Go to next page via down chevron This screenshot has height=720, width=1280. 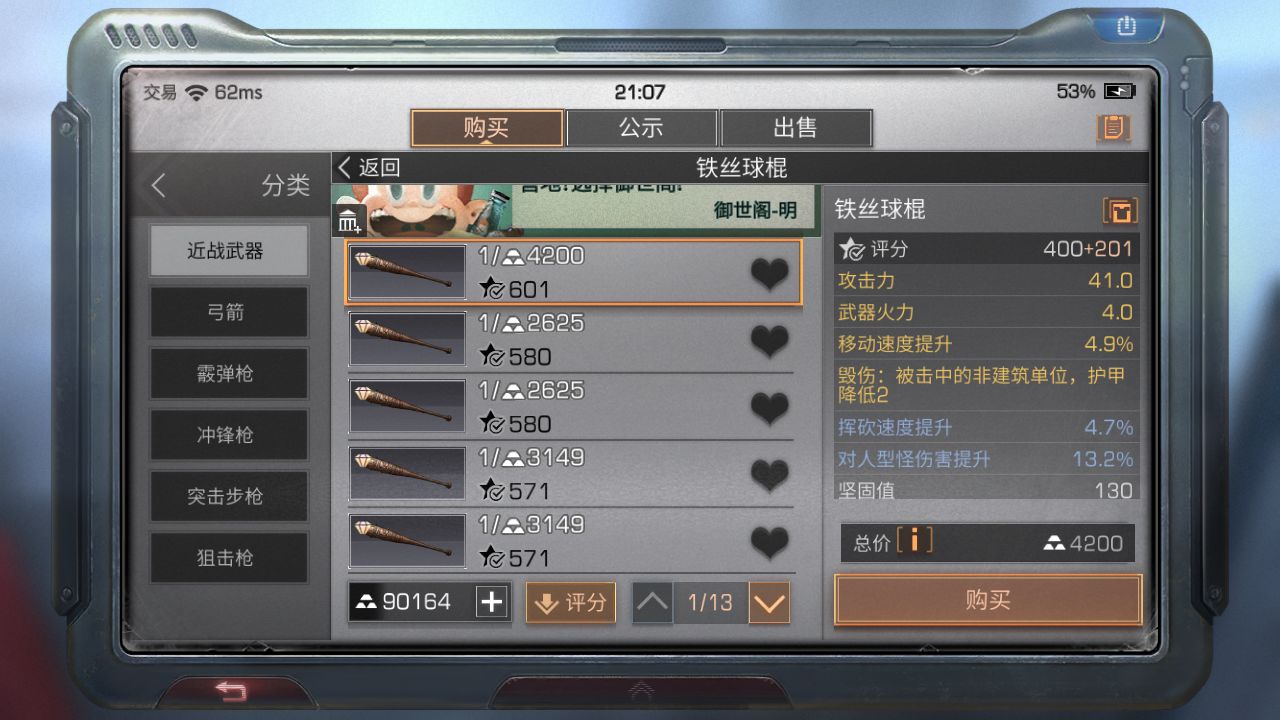[x=769, y=602]
